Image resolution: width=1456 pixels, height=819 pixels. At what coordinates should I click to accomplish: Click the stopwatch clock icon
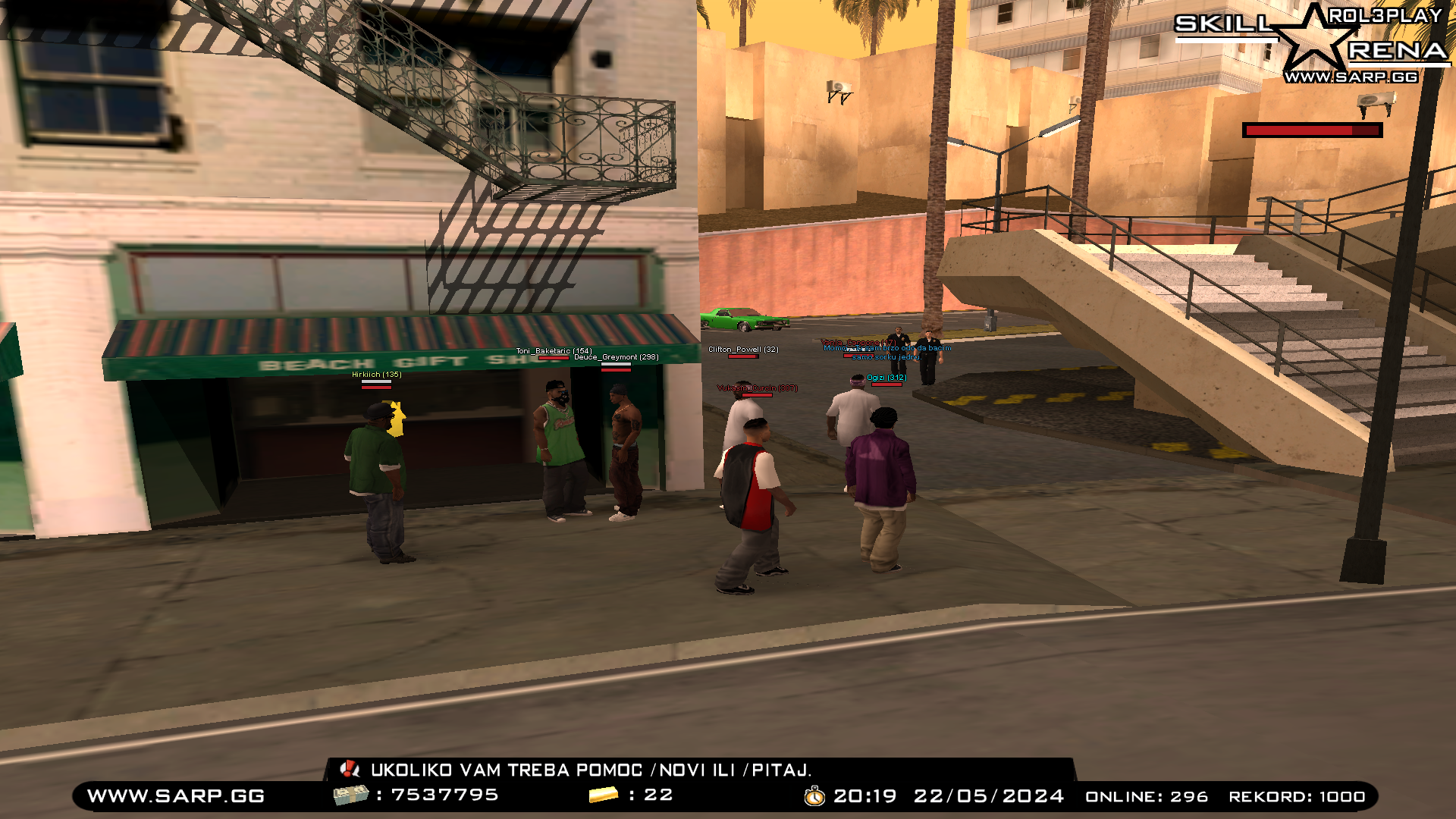pyautogui.click(x=814, y=796)
